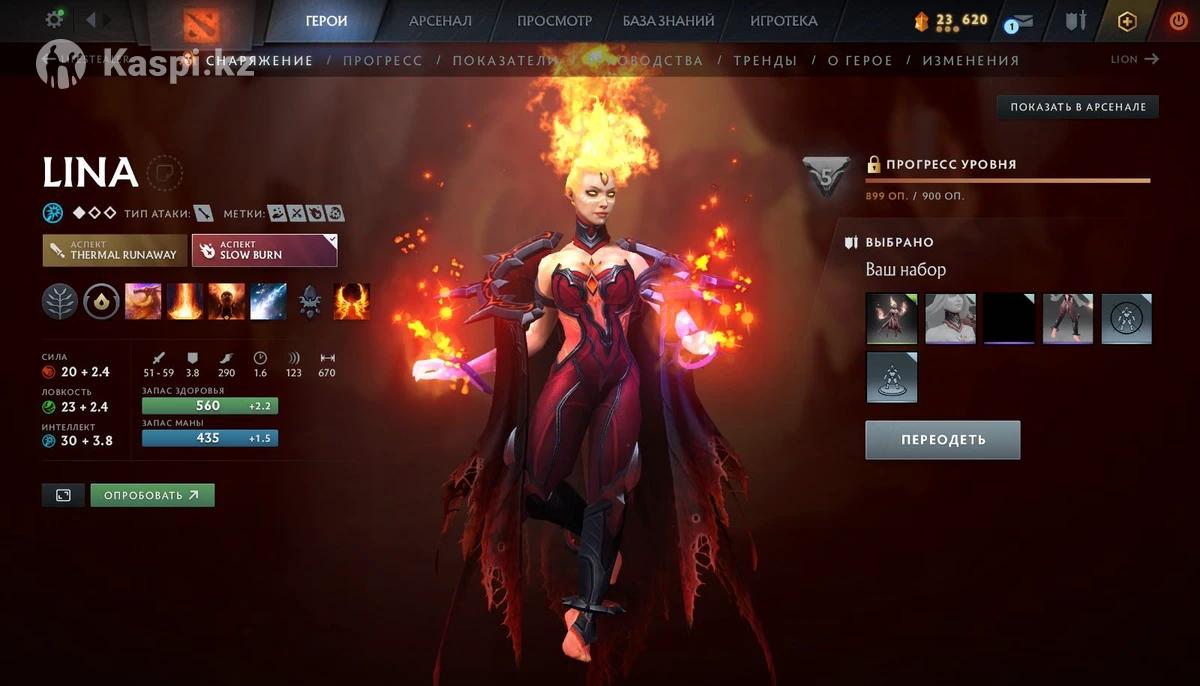Viewport: 1200px width, 686px height.
Task: Open the База знаний section
Action: pos(668,20)
